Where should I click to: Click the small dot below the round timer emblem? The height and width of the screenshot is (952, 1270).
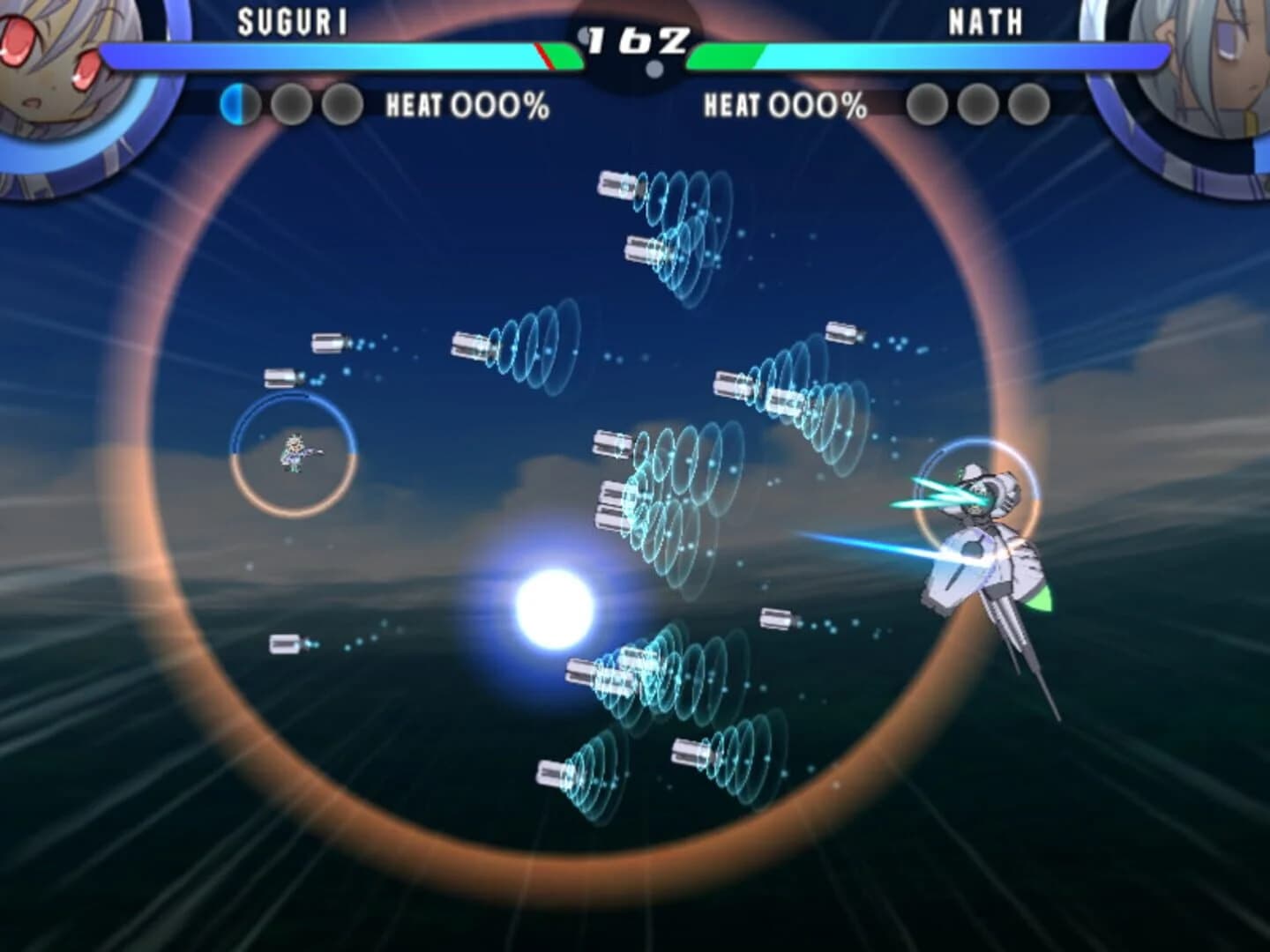click(x=654, y=66)
